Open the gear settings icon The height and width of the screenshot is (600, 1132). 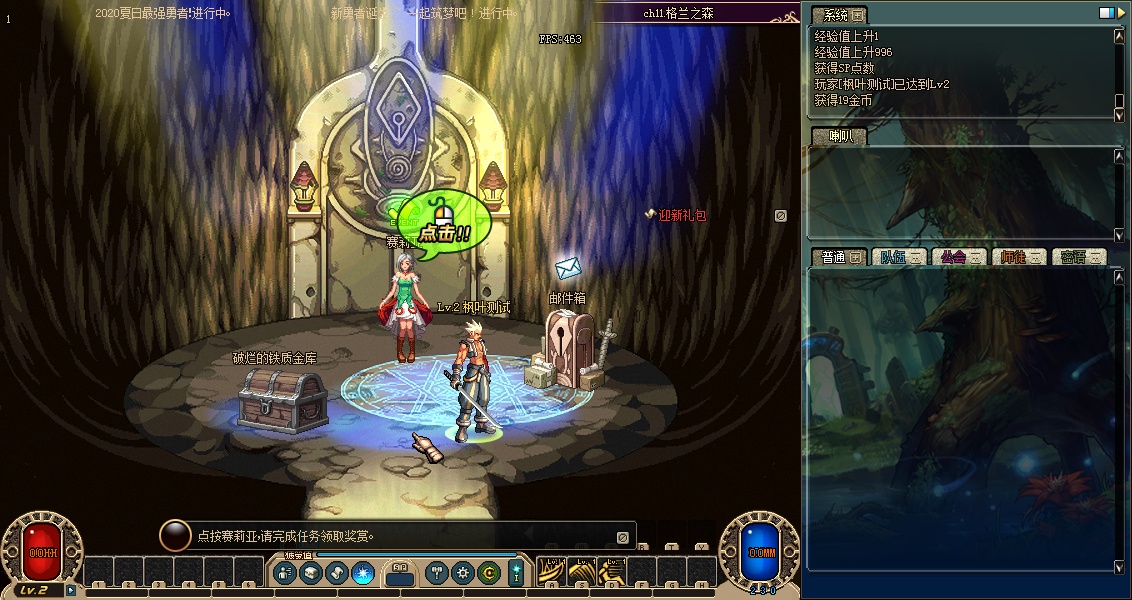pyautogui.click(x=462, y=573)
